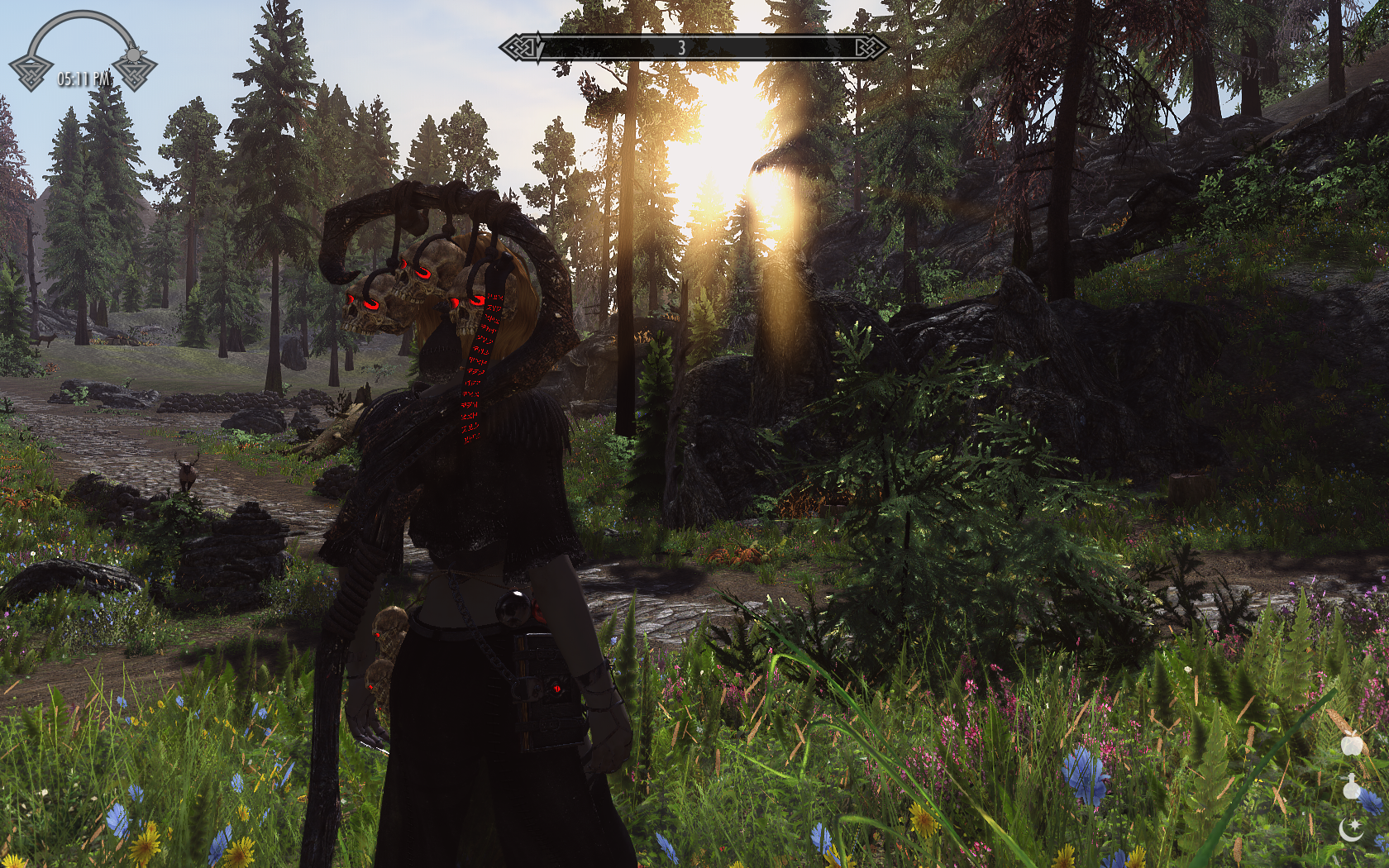Click the number 3 on the compass bar

[681, 47]
